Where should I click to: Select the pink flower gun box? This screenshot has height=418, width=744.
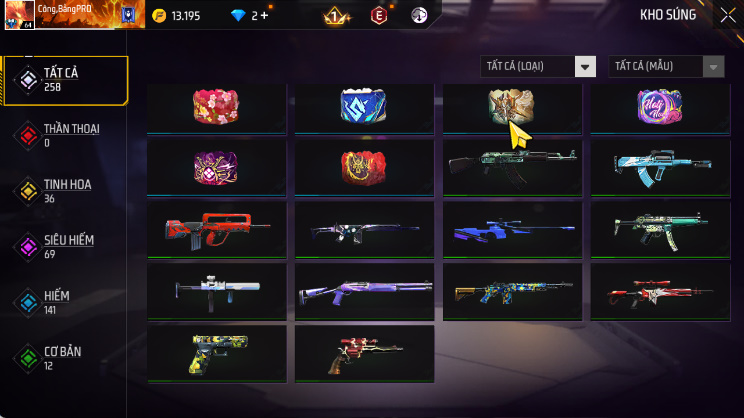pos(216,106)
